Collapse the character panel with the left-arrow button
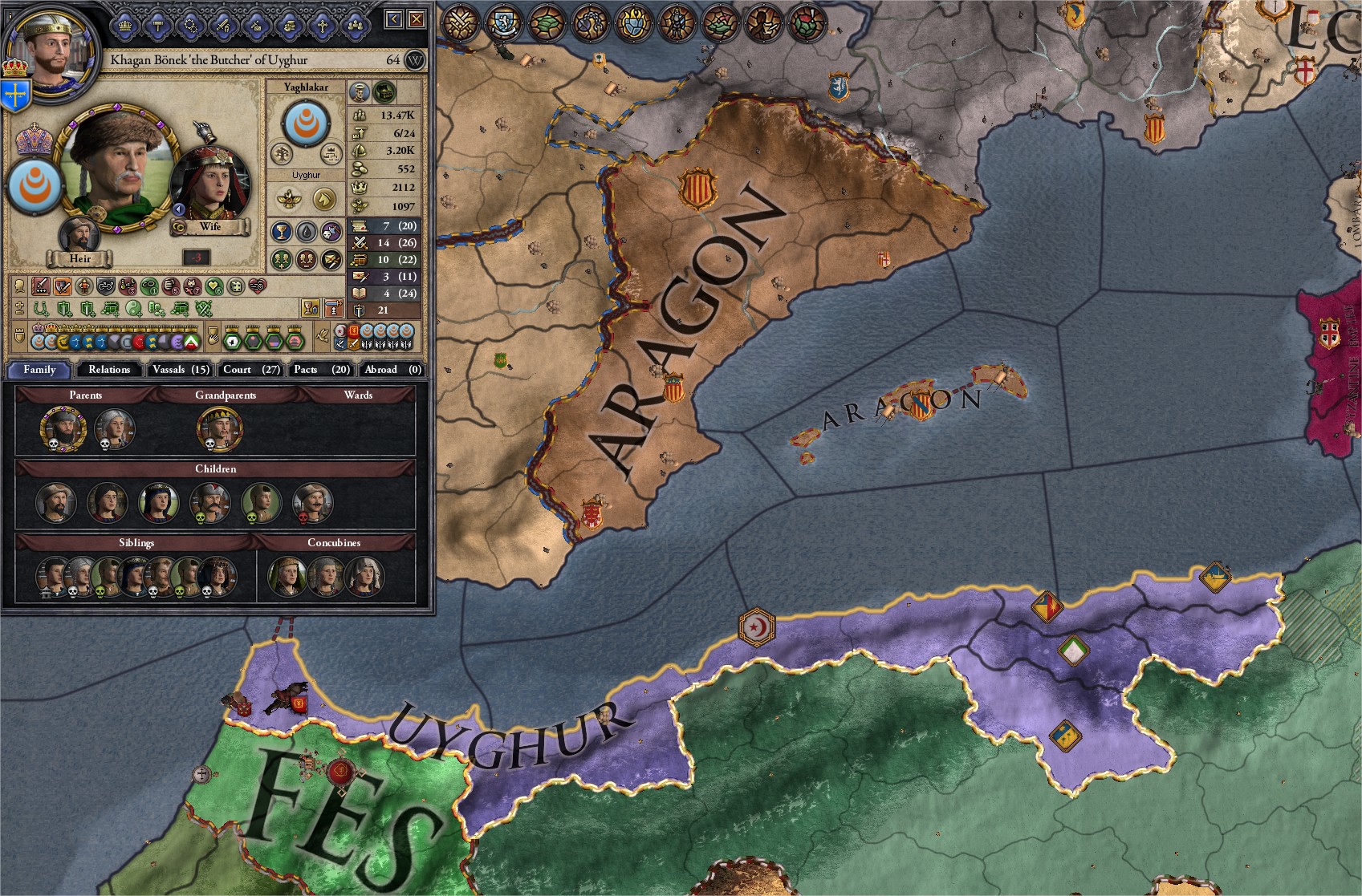The height and width of the screenshot is (896, 1362). [392, 17]
